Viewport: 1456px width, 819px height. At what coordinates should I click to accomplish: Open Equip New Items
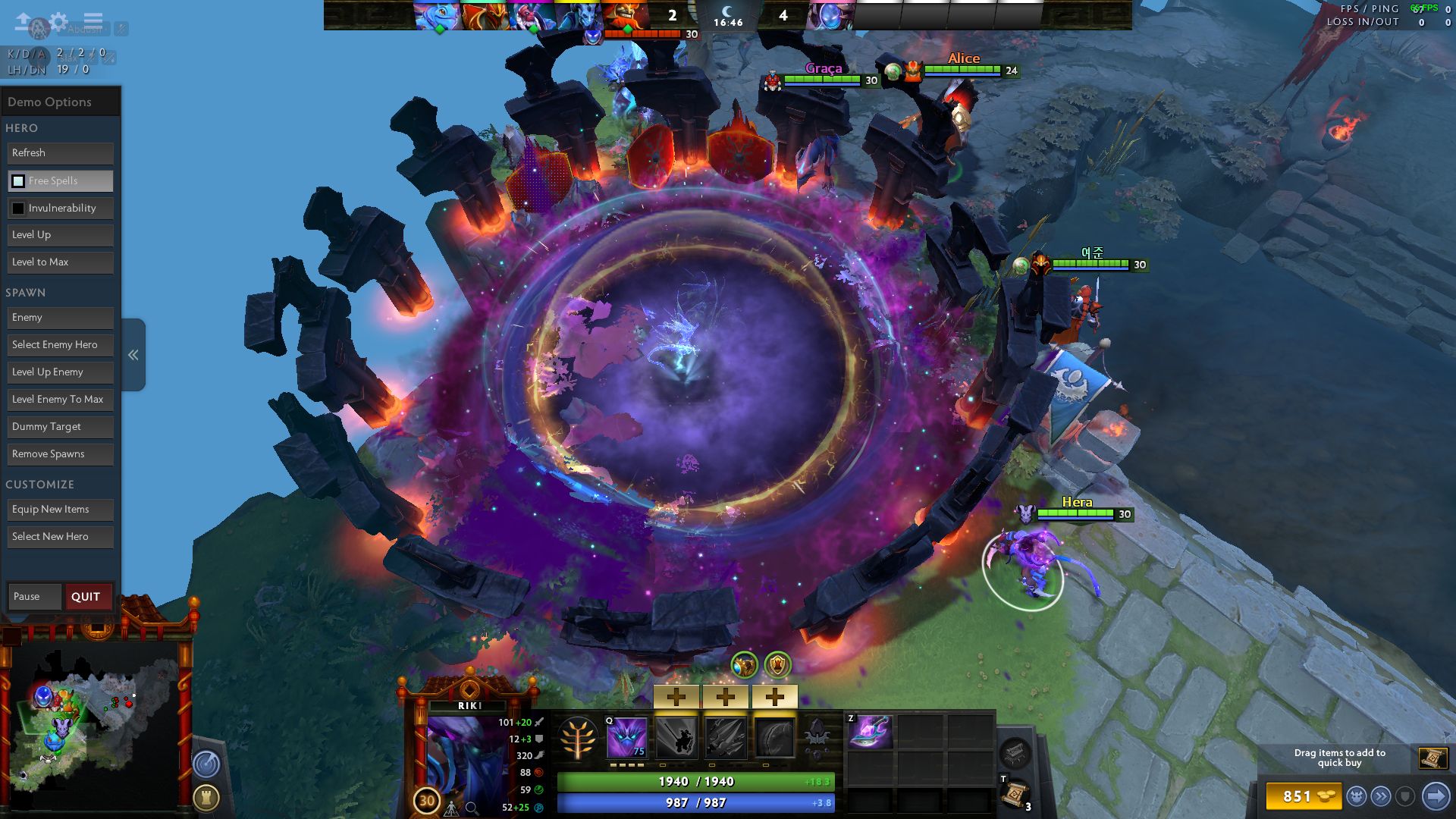coord(61,510)
